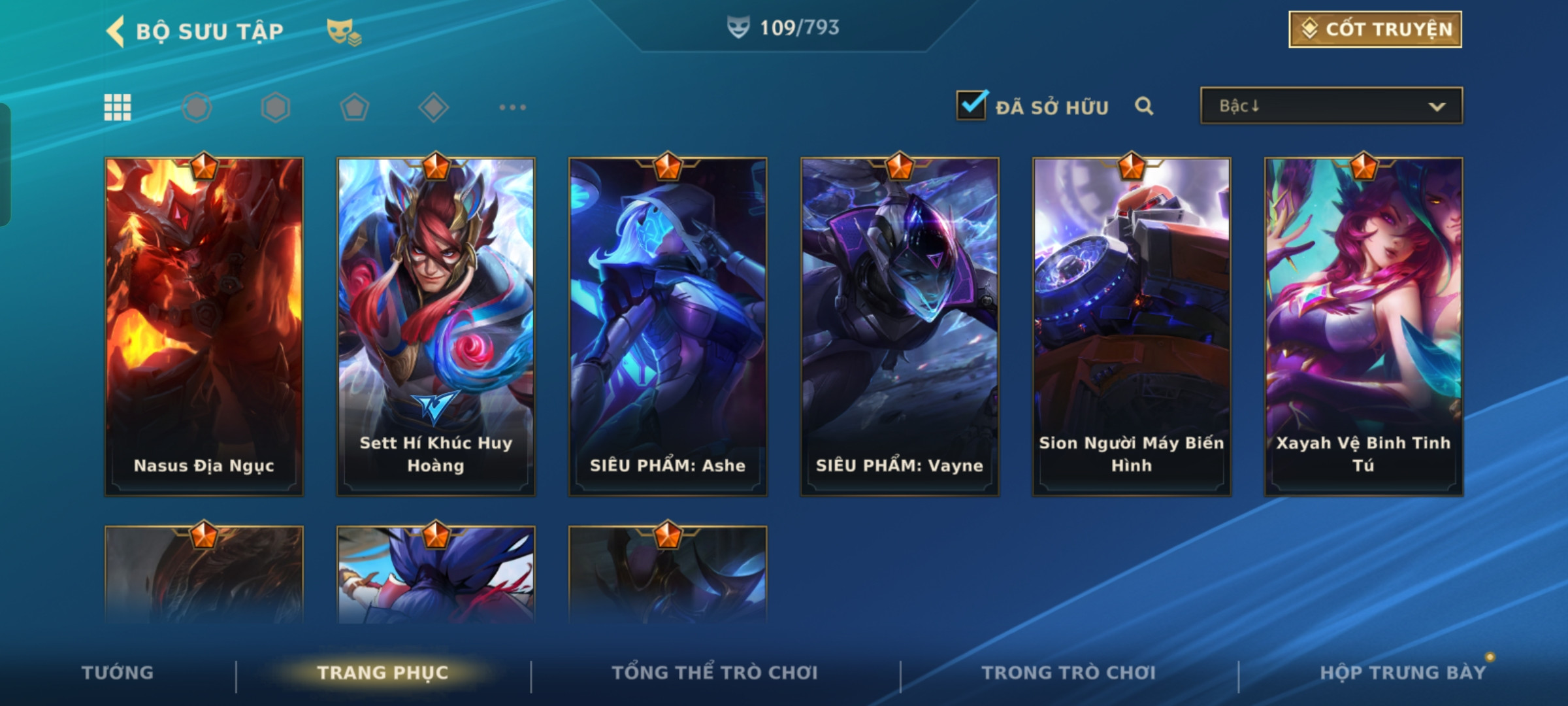
Task: Select Sion Người Máy Biến Hình card
Action: point(1132,327)
